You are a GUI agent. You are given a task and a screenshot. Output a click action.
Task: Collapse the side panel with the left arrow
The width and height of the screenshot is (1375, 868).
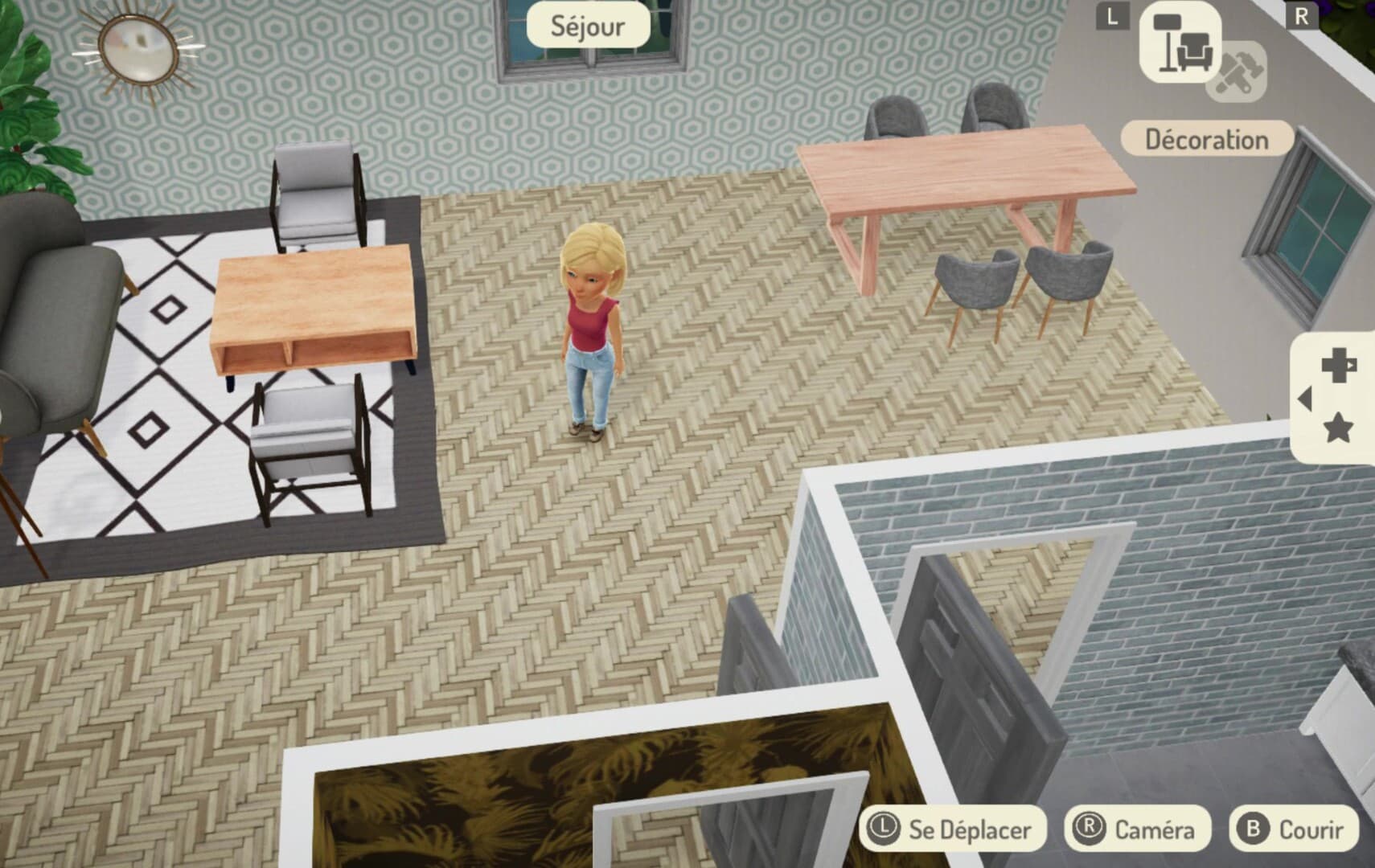(1307, 399)
